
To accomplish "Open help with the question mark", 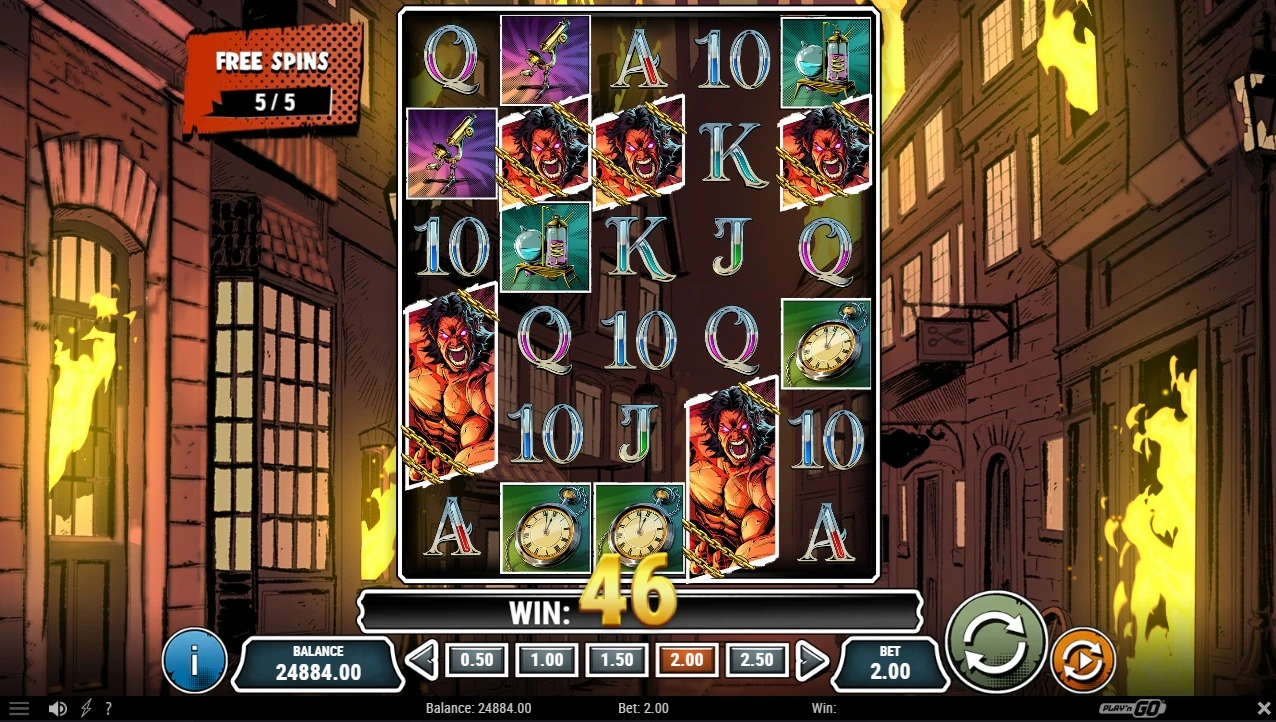I will (x=108, y=709).
